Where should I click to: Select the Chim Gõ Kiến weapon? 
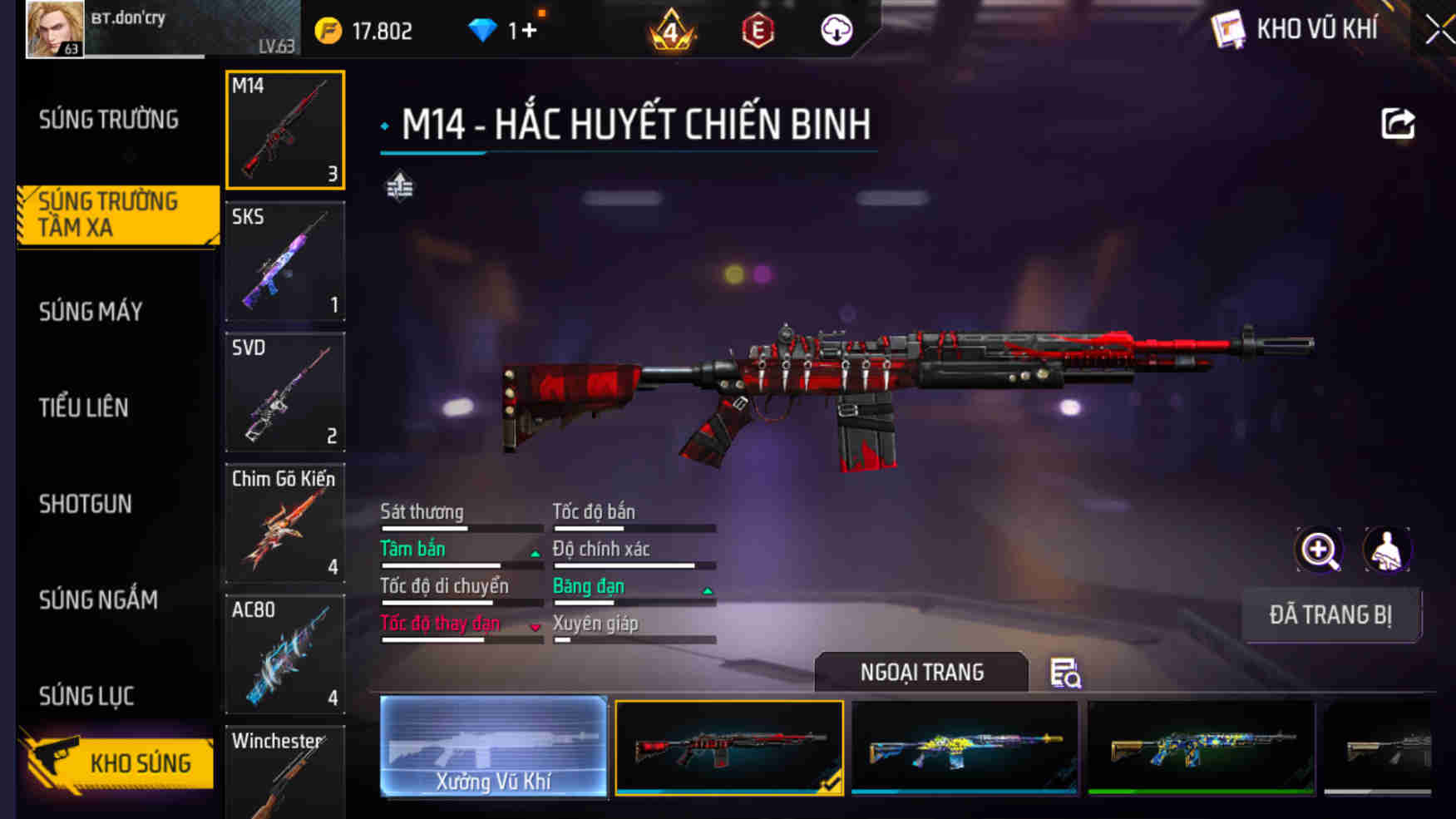[x=285, y=522]
